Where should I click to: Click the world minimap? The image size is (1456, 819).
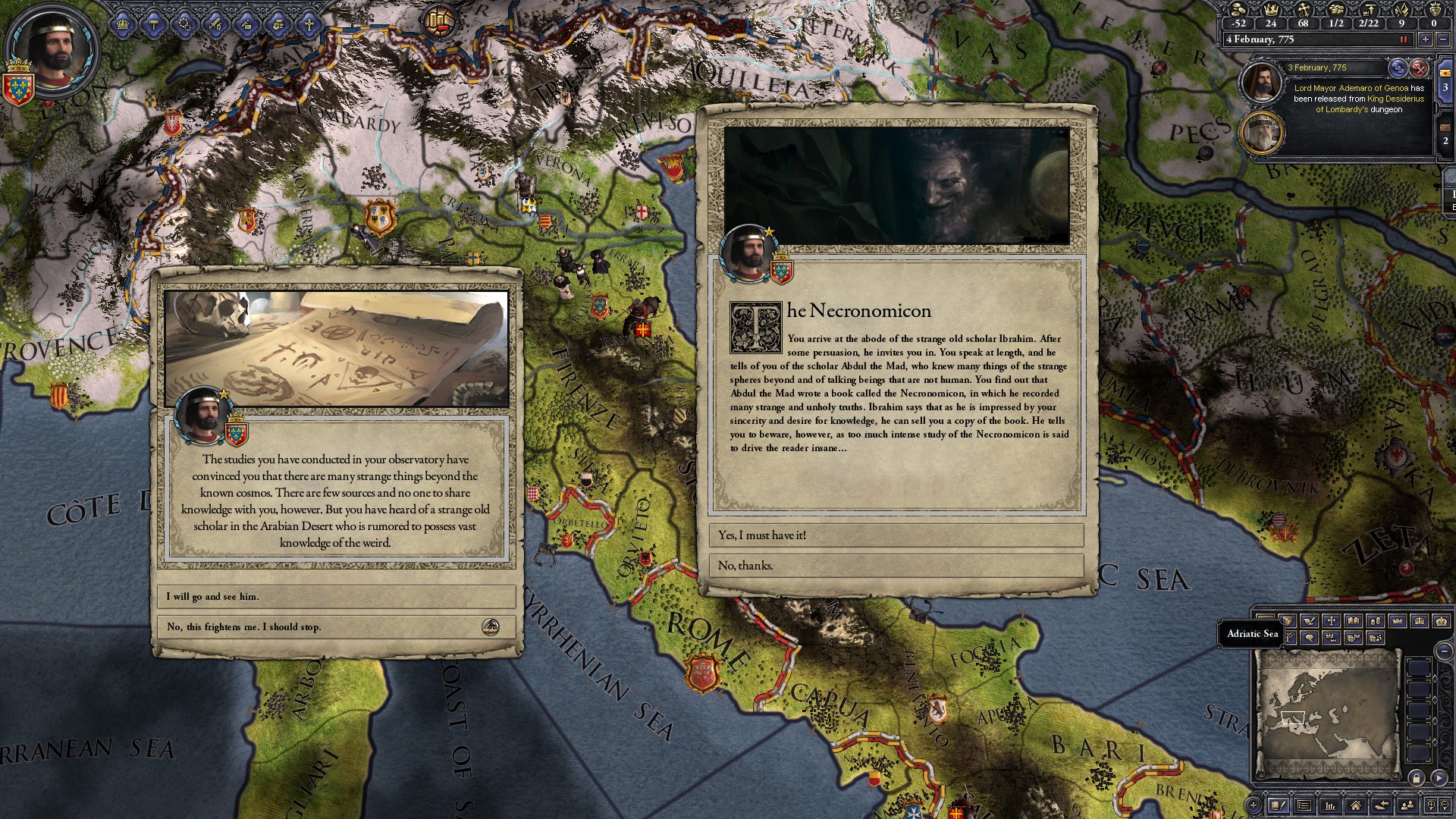1326,713
